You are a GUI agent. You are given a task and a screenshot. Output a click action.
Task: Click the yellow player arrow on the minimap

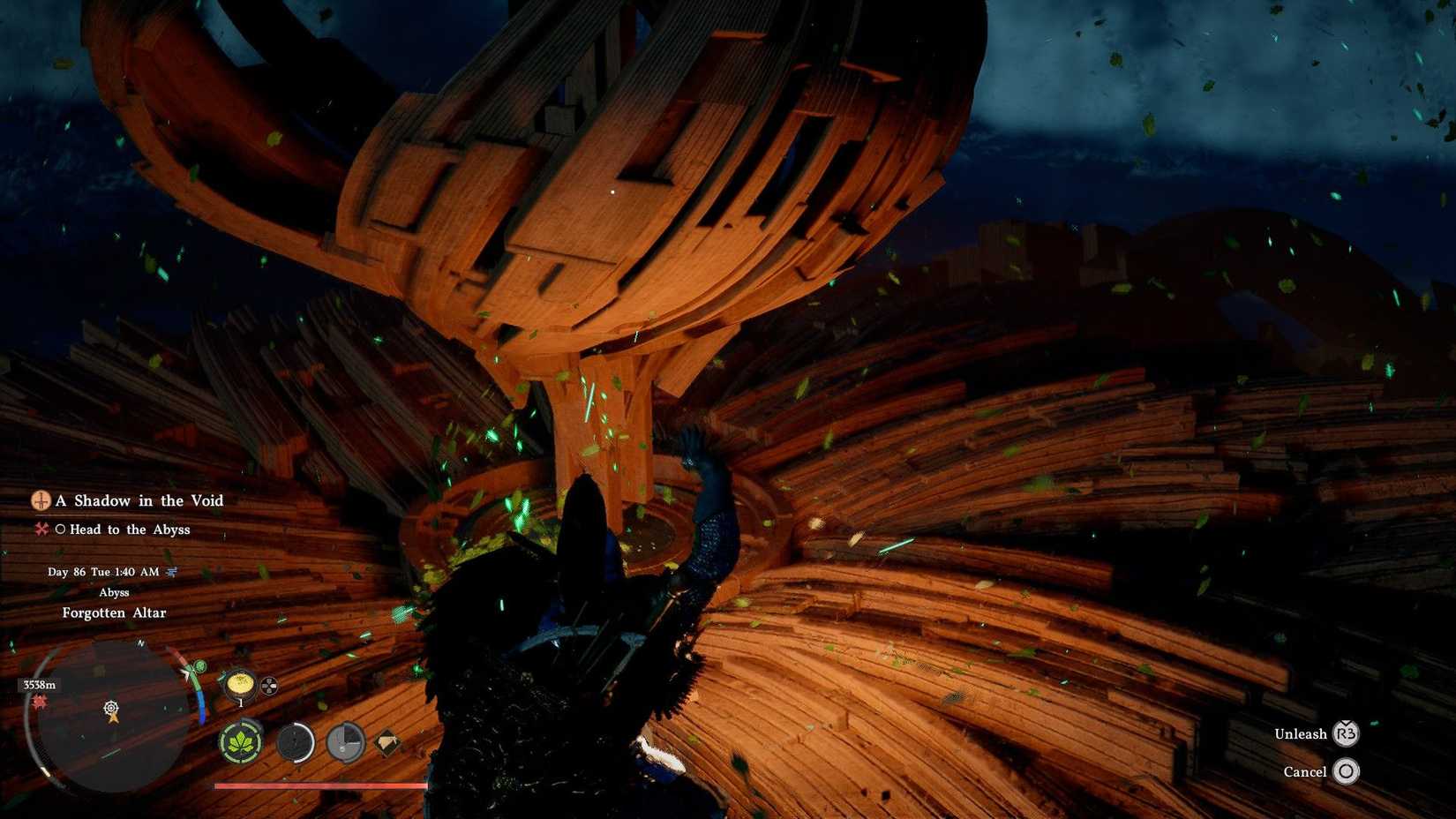114,718
